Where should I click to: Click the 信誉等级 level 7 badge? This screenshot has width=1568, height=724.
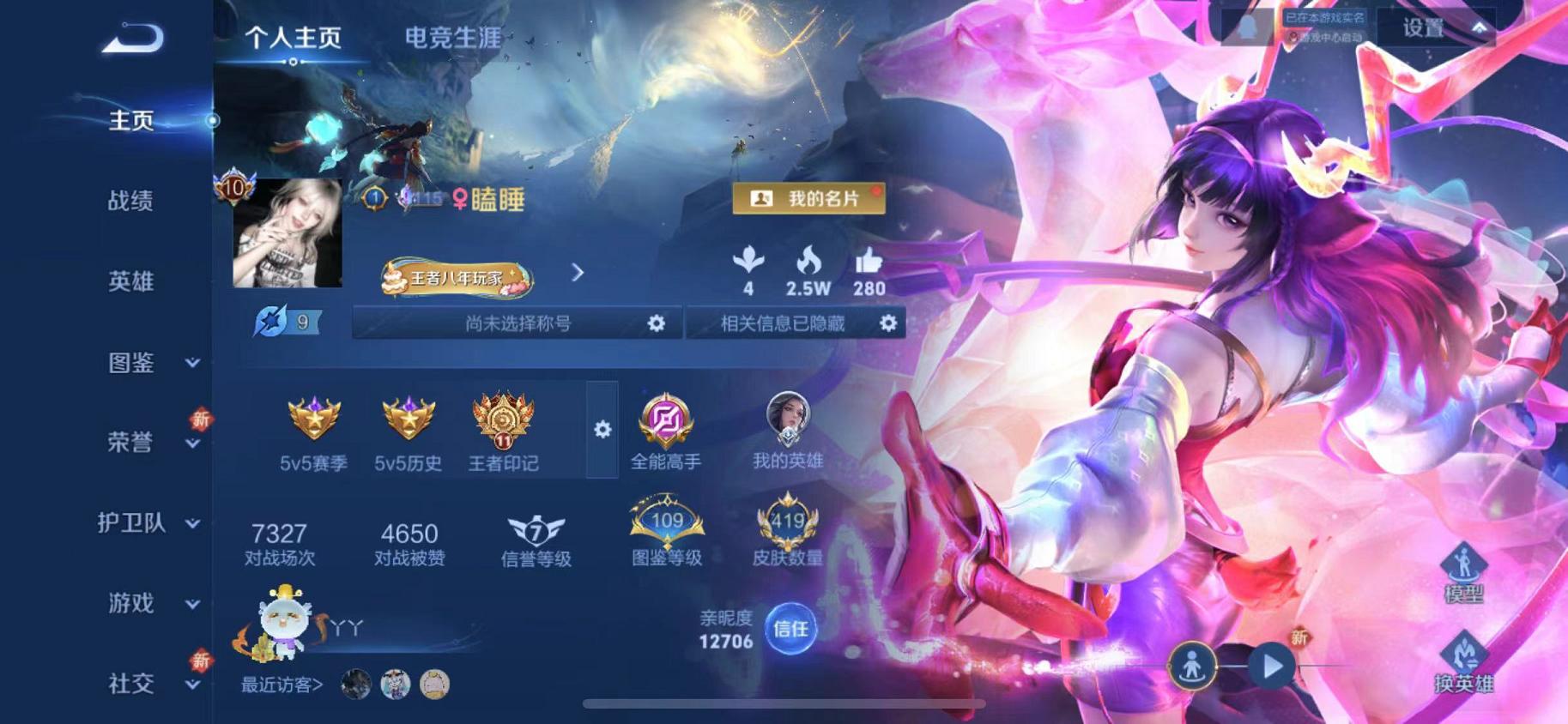point(536,530)
